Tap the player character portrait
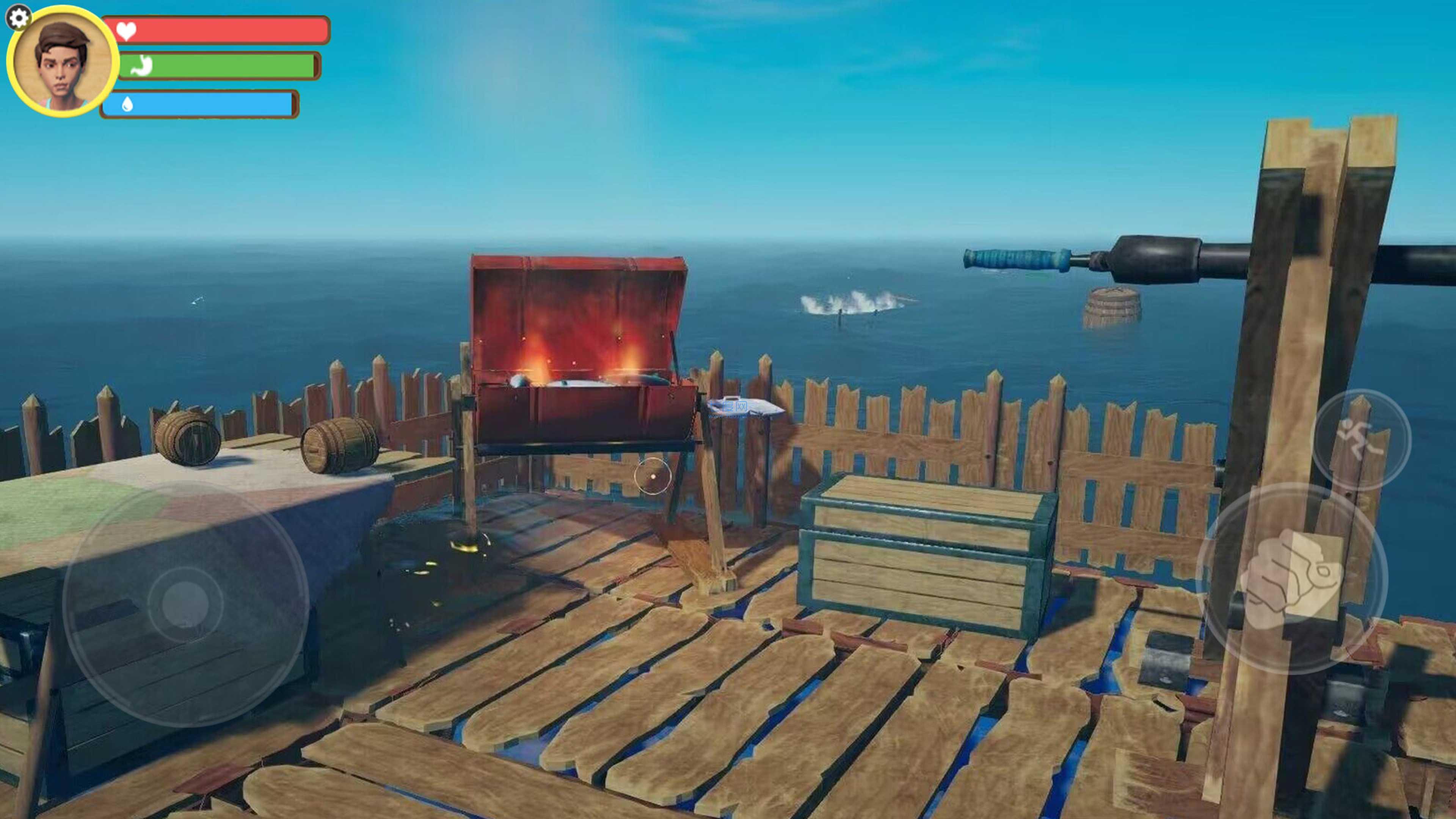The height and width of the screenshot is (819, 1456). [62, 61]
